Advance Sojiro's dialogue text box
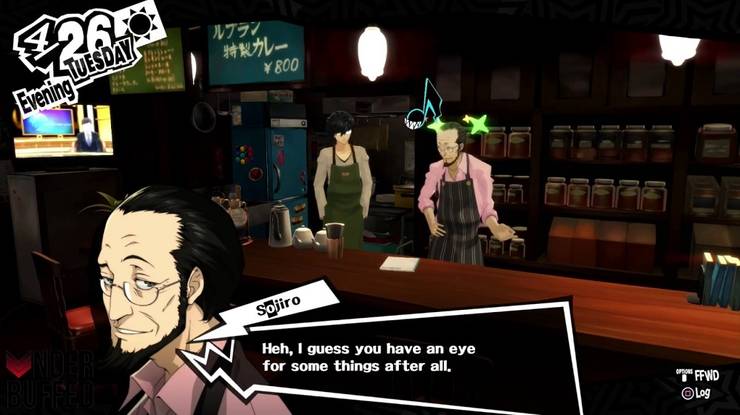740x415 pixels. point(400,356)
